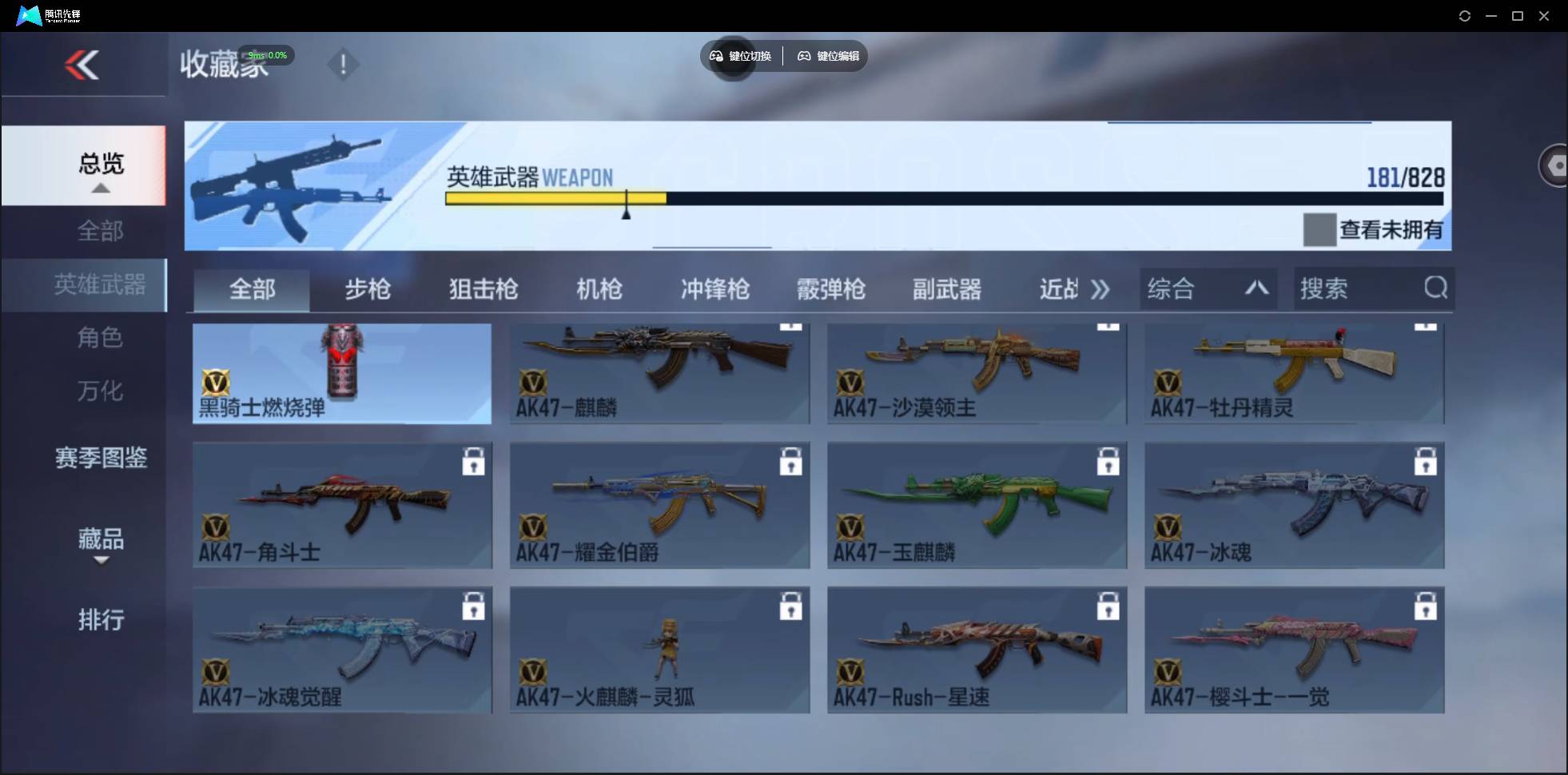Click the lock icon on AK47-麒麟

[x=790, y=325]
